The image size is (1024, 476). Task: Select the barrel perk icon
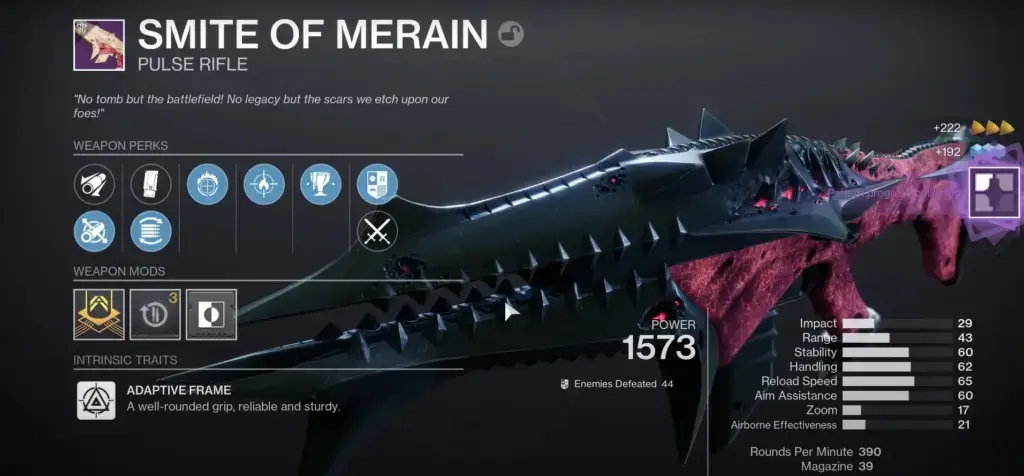(x=94, y=184)
